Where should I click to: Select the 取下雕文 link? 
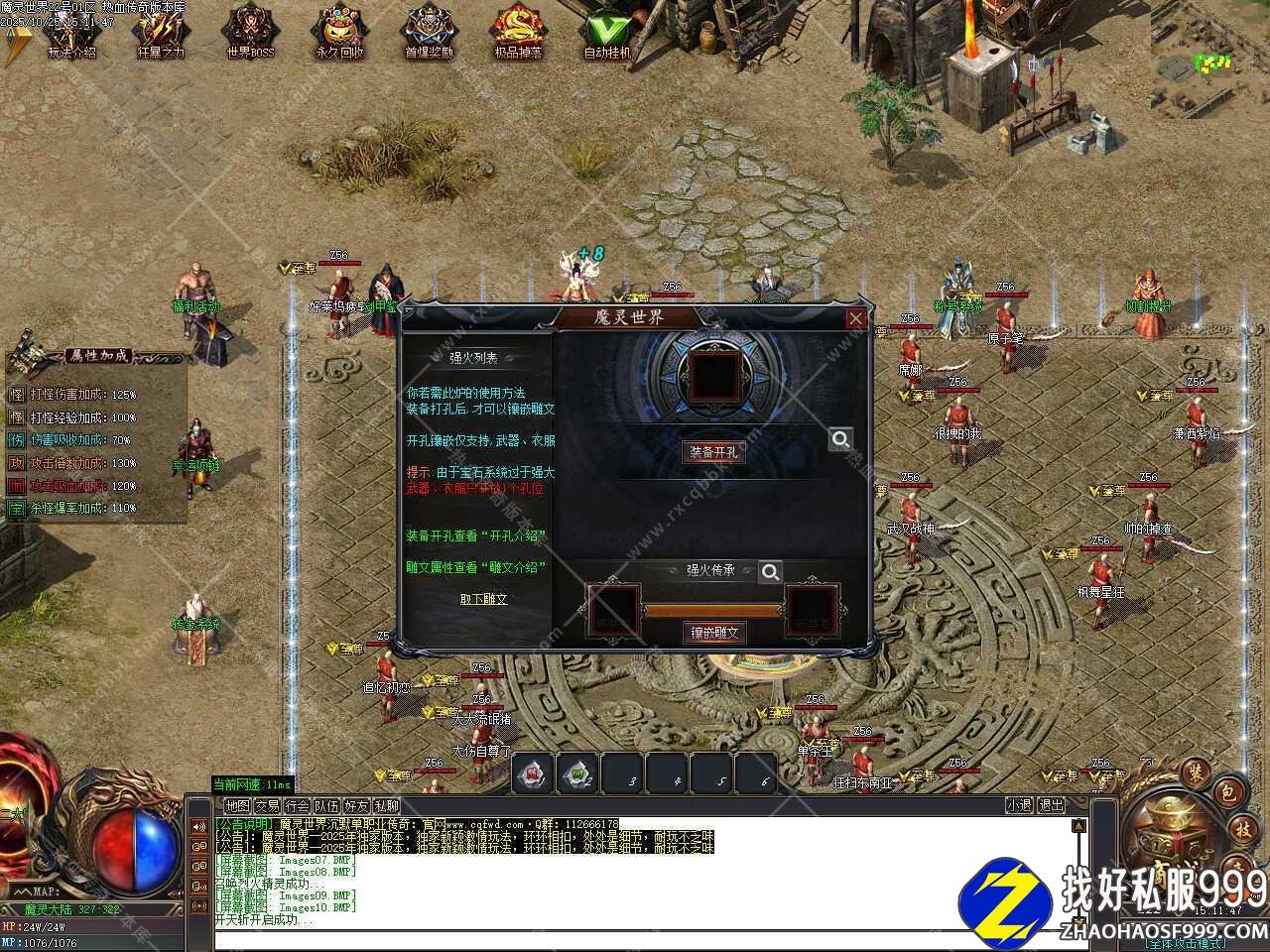click(483, 599)
